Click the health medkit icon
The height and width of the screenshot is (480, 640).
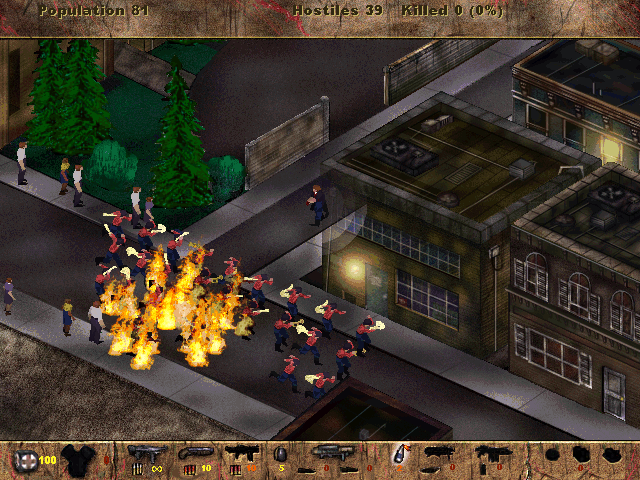pyautogui.click(x=24, y=461)
